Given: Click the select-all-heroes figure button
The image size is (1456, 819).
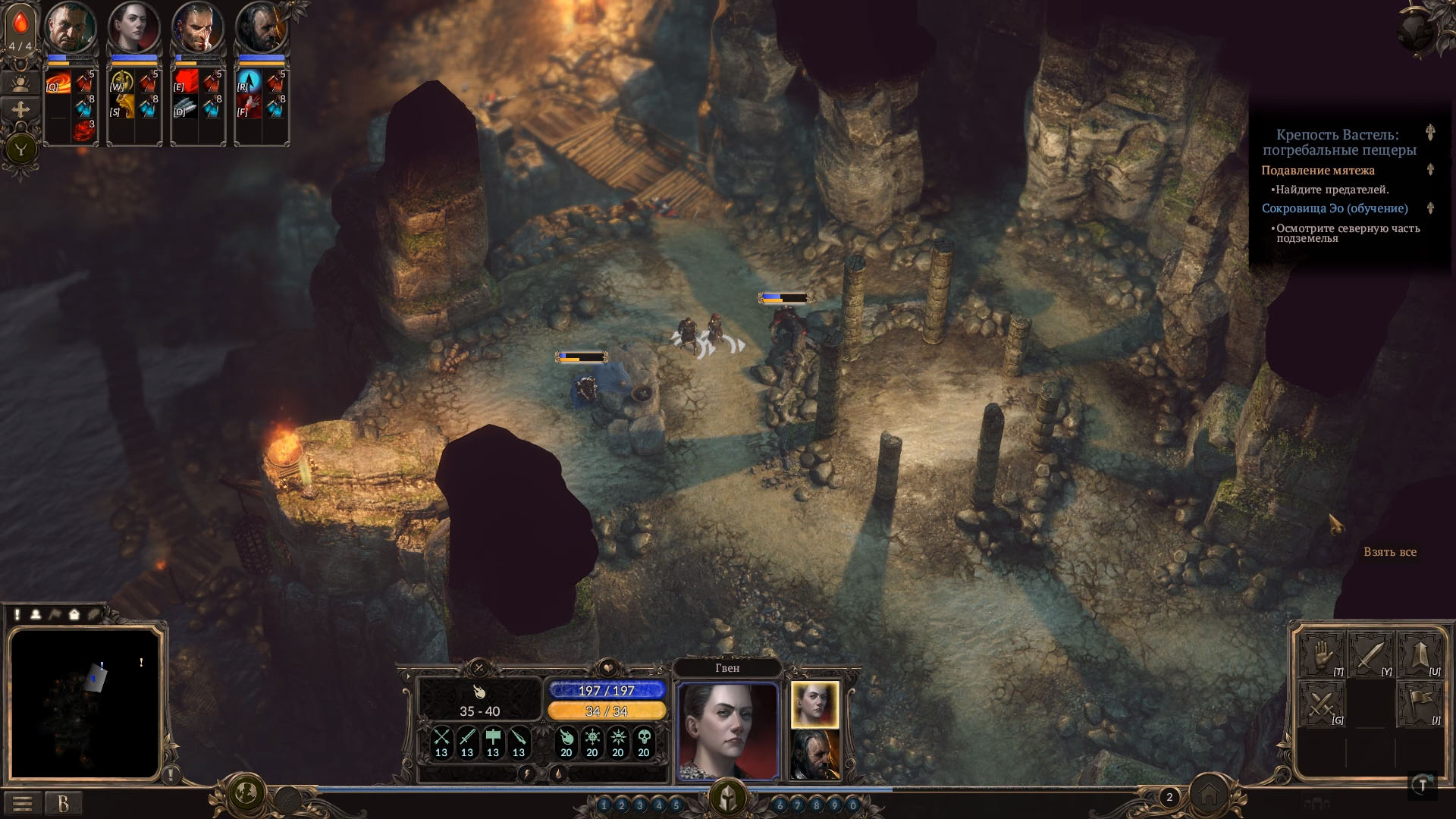Looking at the screenshot, I should click(20, 82).
